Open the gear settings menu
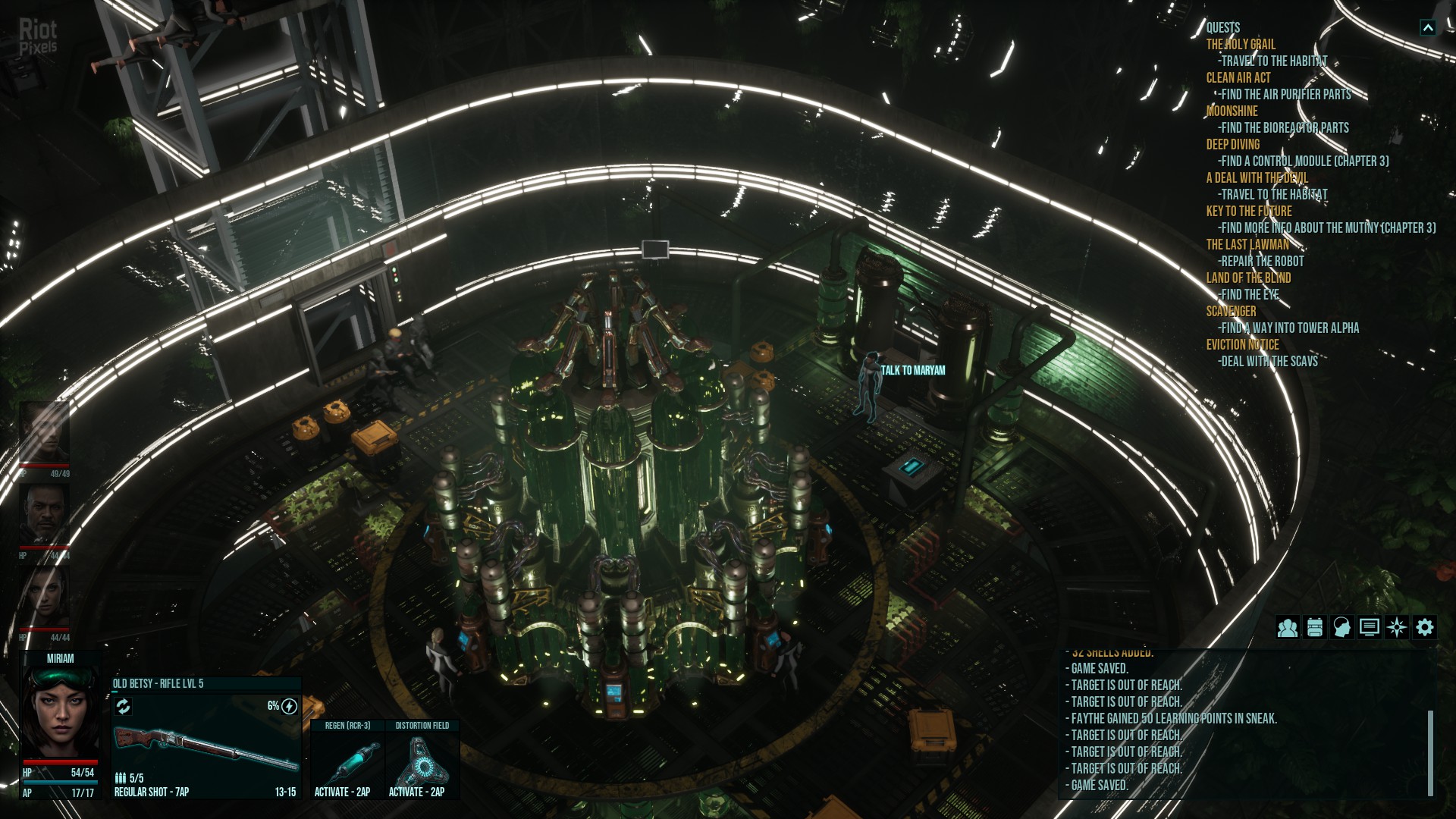 [x=1424, y=628]
